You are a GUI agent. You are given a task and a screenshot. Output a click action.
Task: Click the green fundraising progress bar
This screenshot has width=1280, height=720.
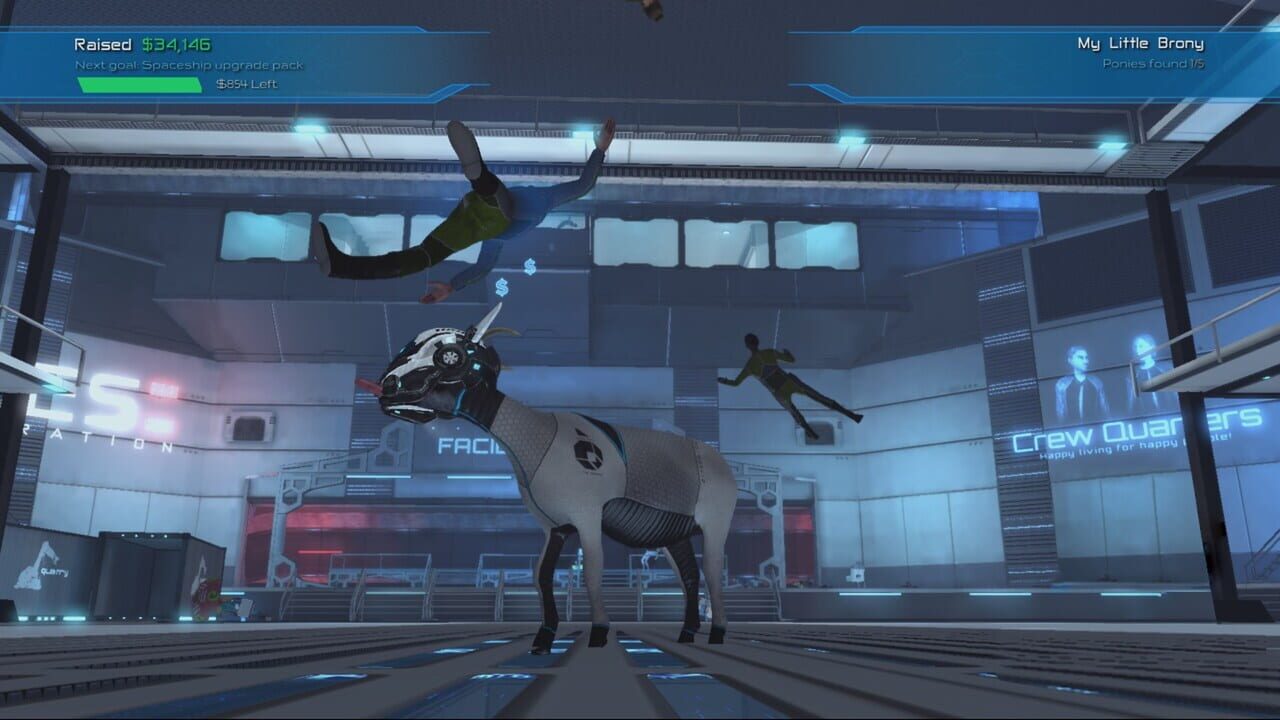coord(138,84)
